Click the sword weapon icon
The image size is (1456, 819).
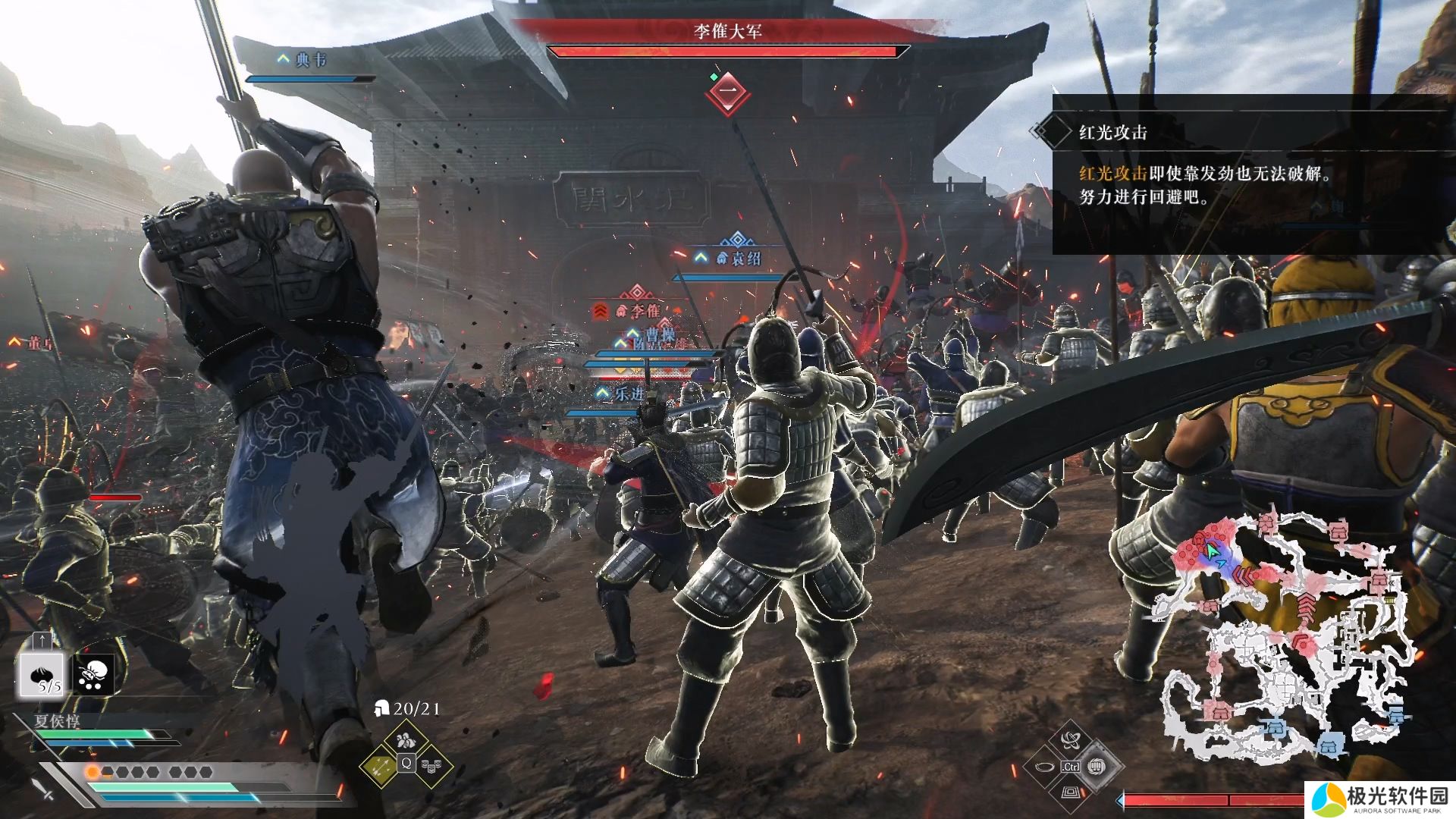coord(42,786)
